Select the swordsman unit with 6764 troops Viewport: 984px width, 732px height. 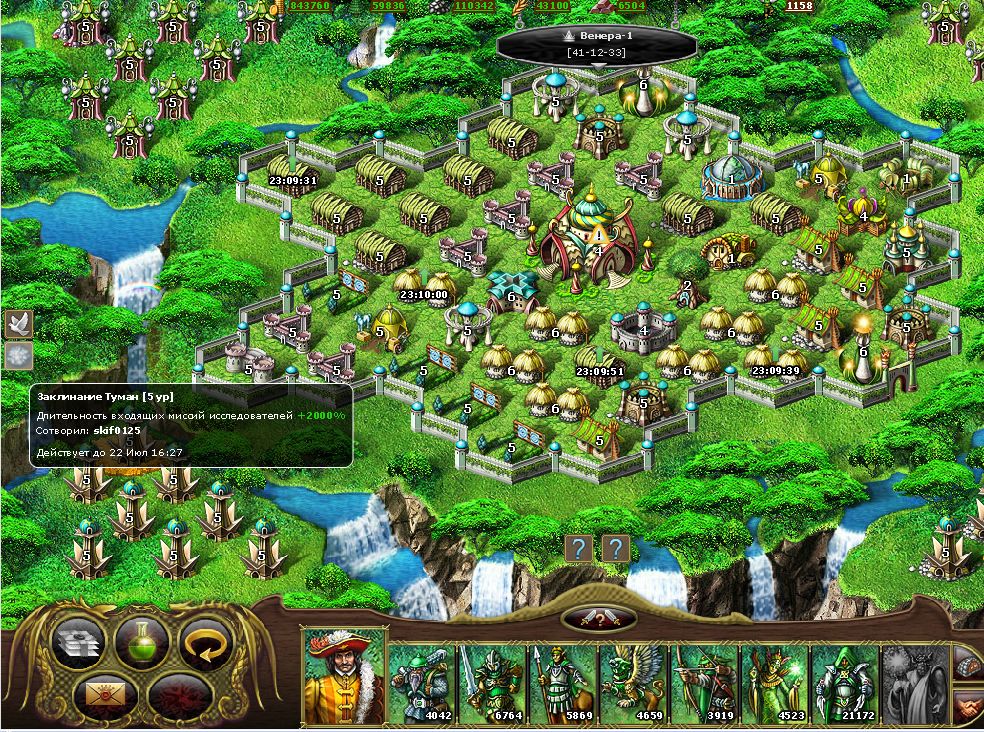coord(491,684)
